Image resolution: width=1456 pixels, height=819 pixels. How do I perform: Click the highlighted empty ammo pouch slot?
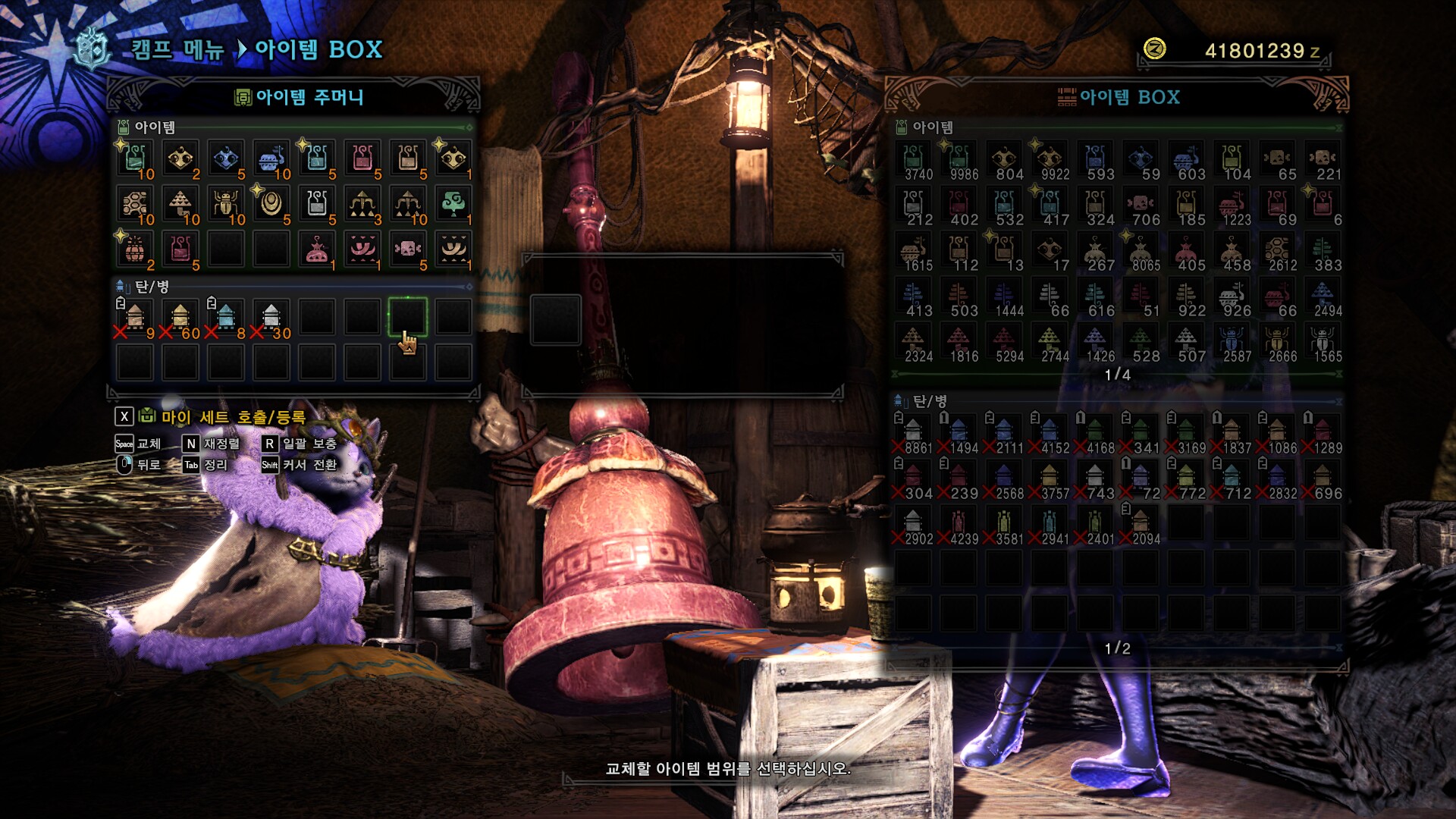(408, 317)
